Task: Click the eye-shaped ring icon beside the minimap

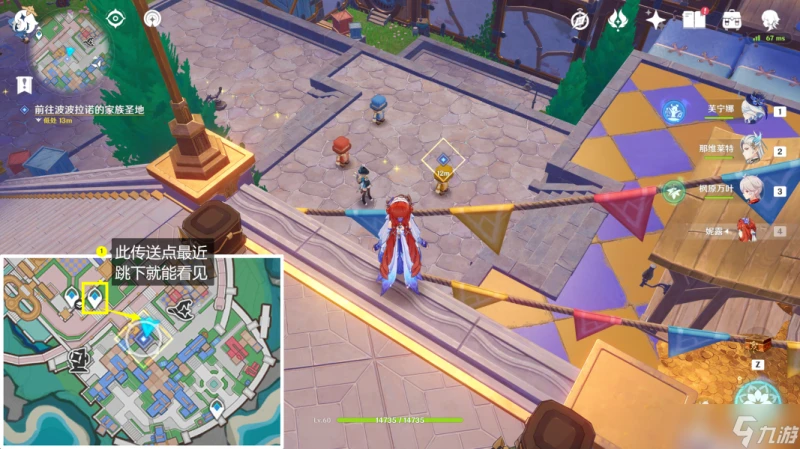Action: [x=115, y=18]
